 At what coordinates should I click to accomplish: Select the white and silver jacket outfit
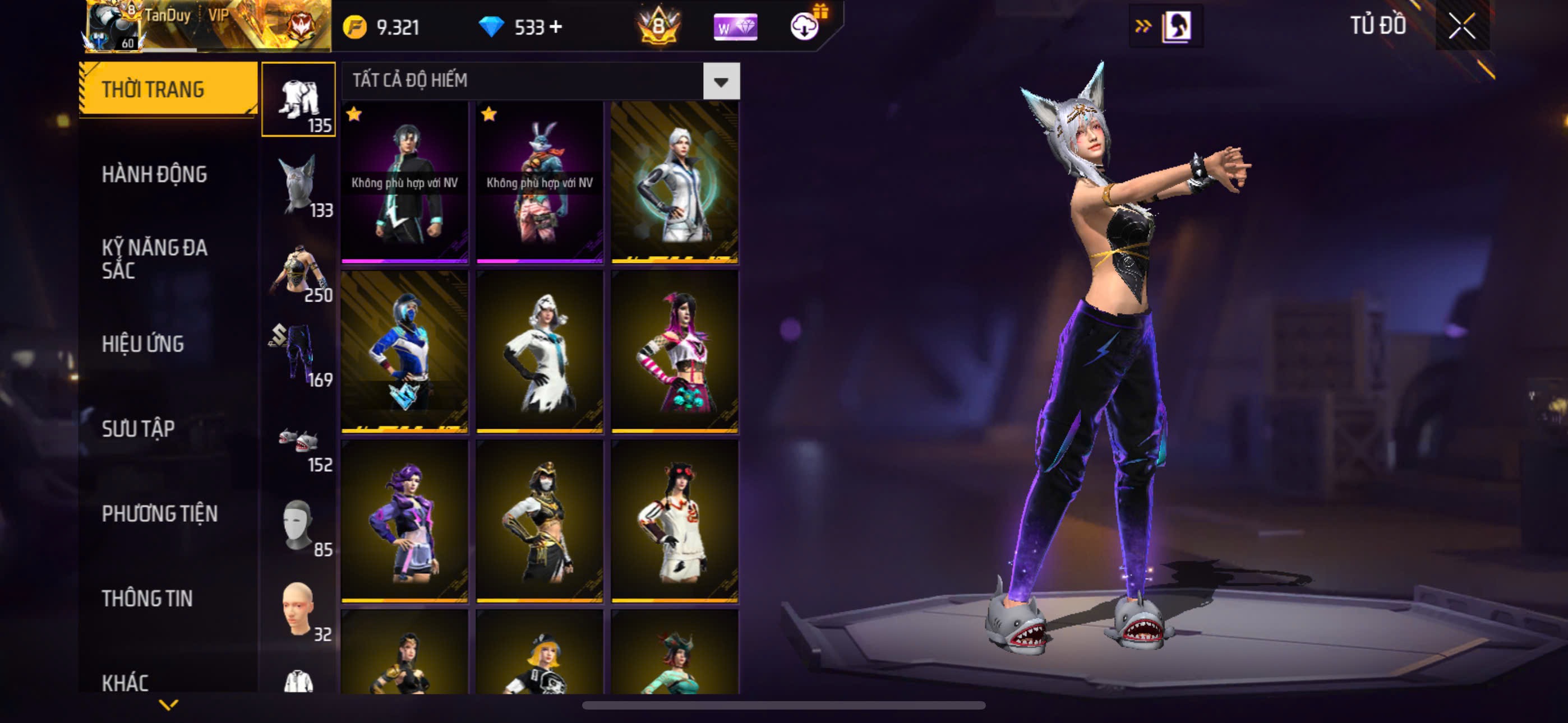tap(675, 182)
